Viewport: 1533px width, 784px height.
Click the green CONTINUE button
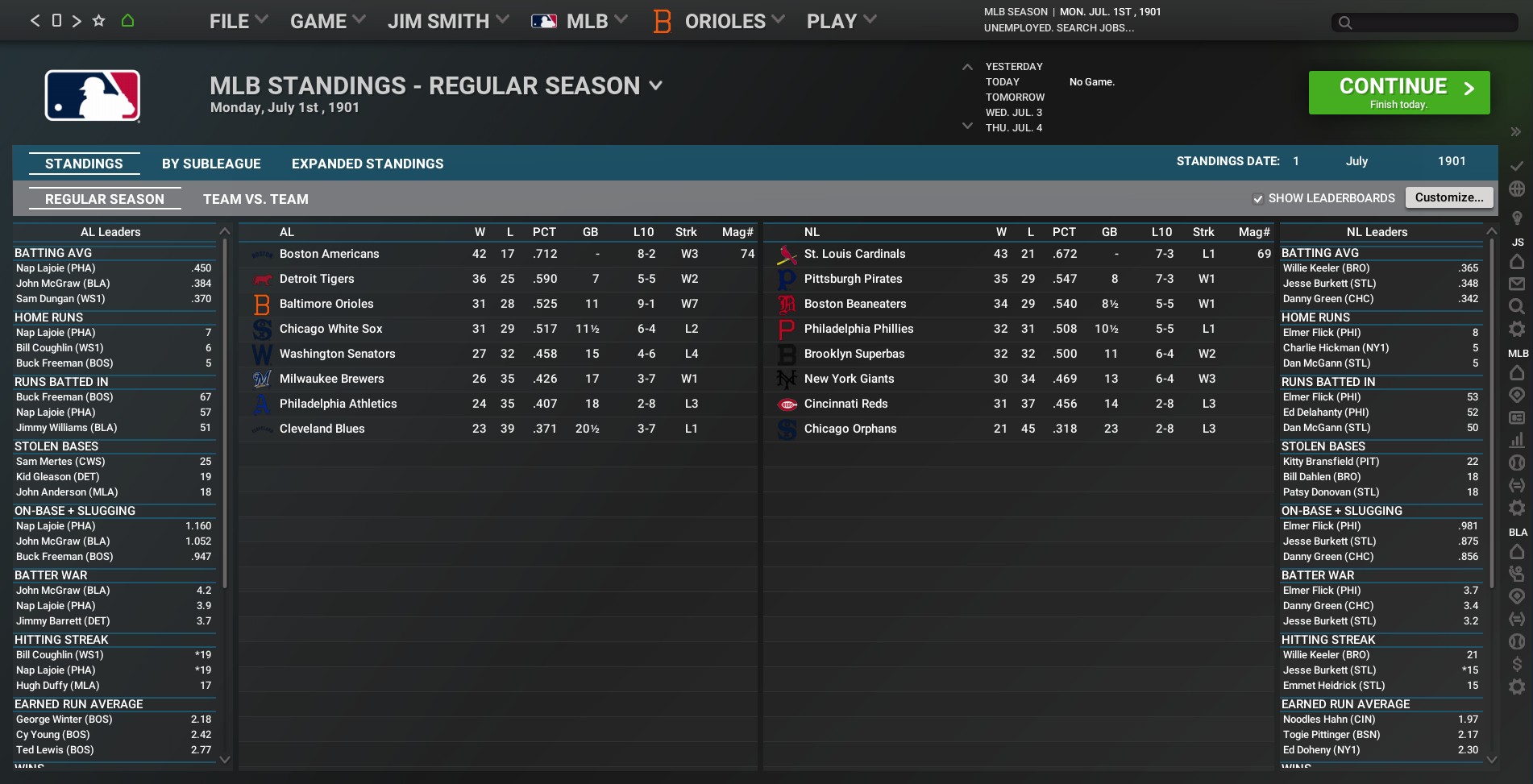[1398, 93]
